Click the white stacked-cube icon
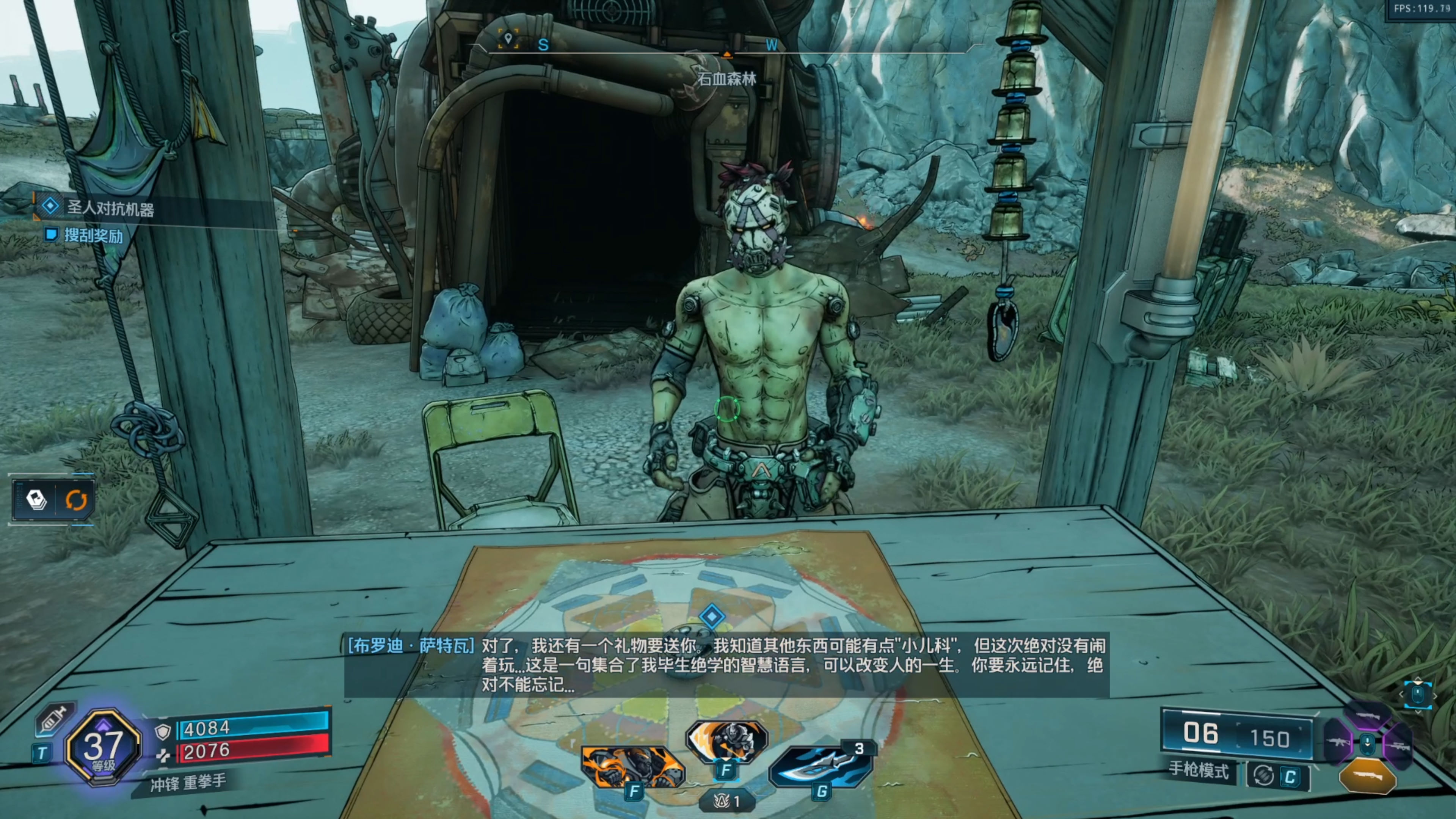1456x819 pixels. point(36,500)
